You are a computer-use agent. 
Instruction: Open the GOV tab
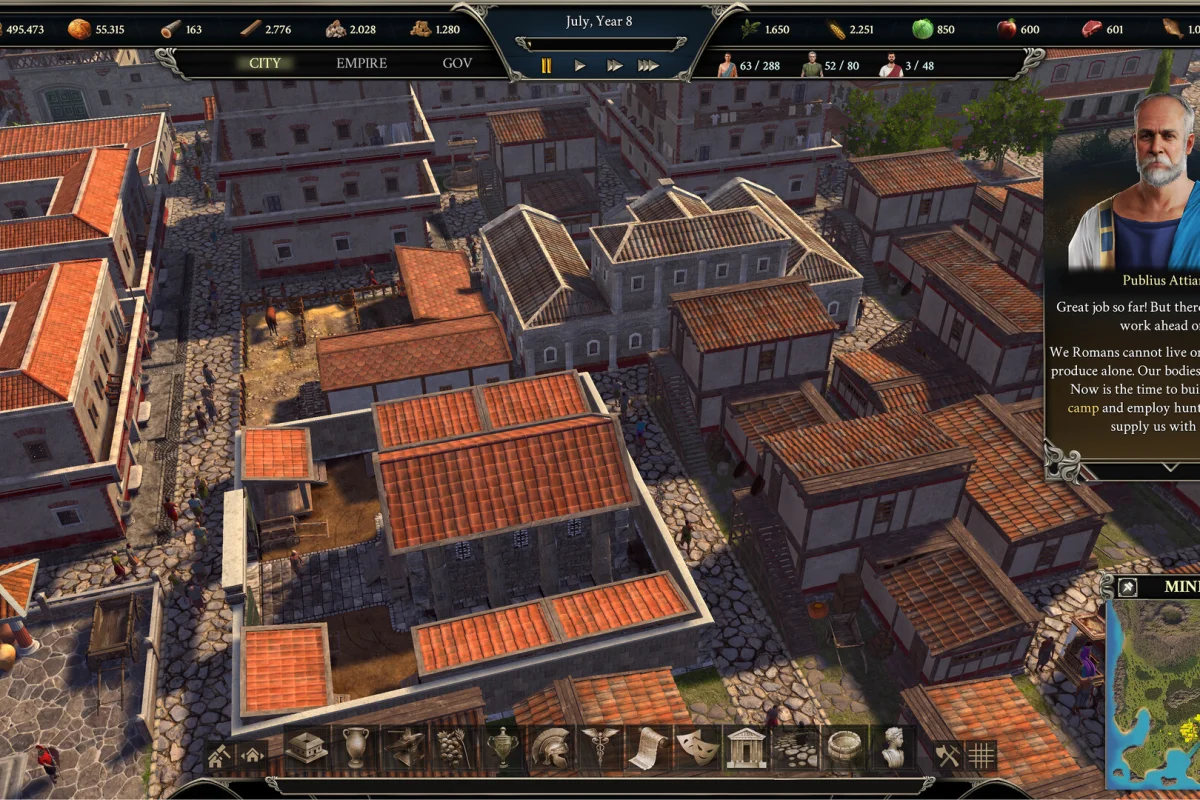457,63
